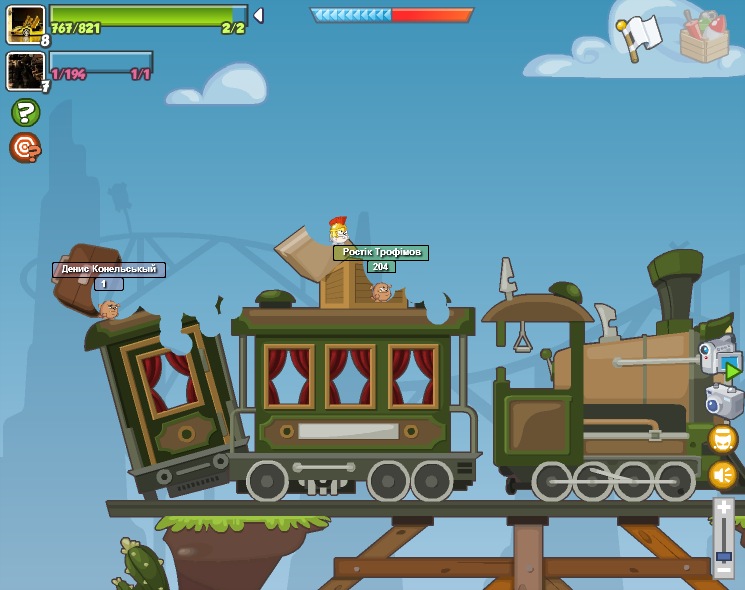Viewport: 745px width, 590px height.
Task: Click the blue zoom slider handle
Action: pos(724,555)
